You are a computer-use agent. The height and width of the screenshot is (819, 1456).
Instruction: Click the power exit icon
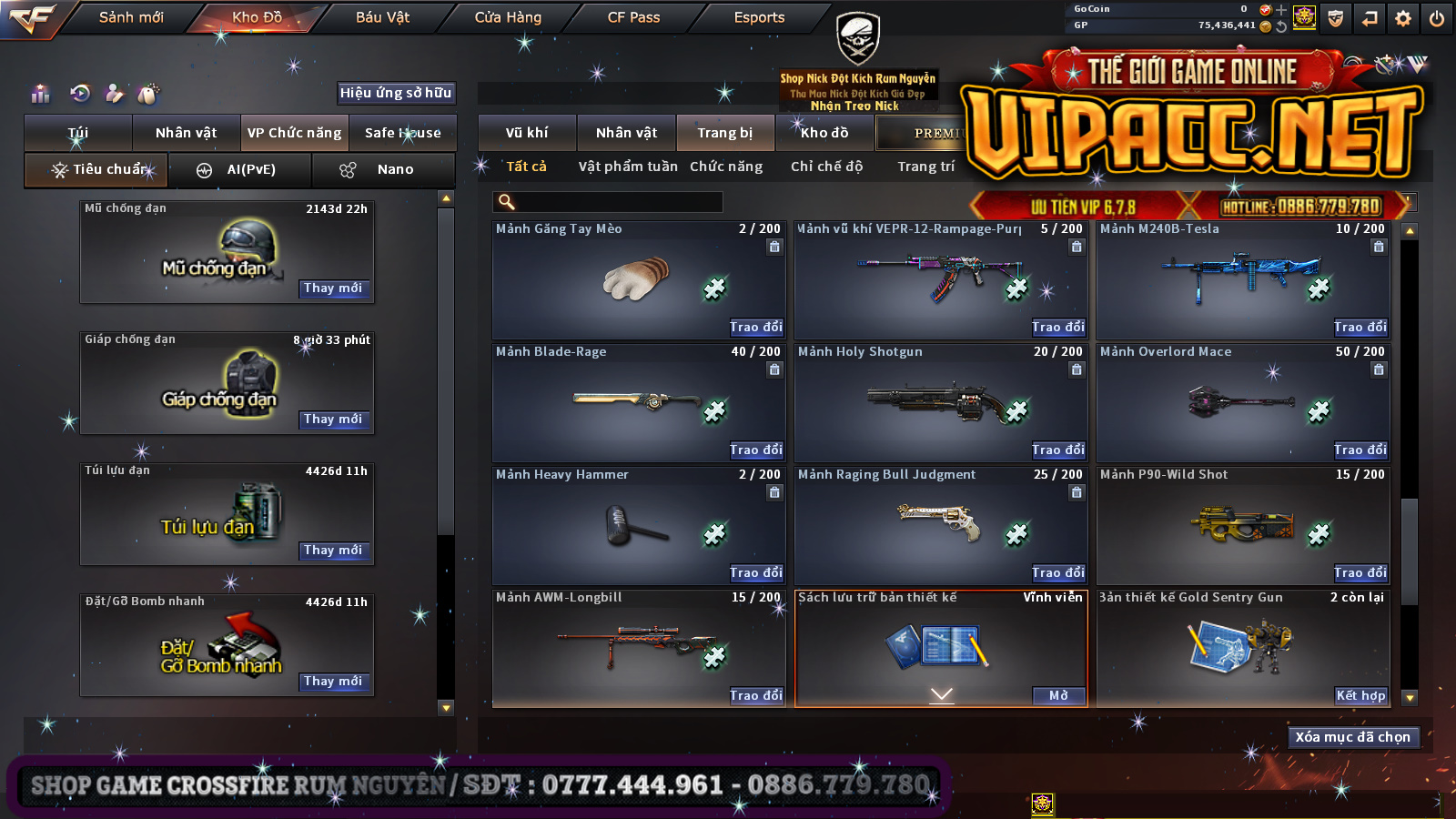point(1437,18)
